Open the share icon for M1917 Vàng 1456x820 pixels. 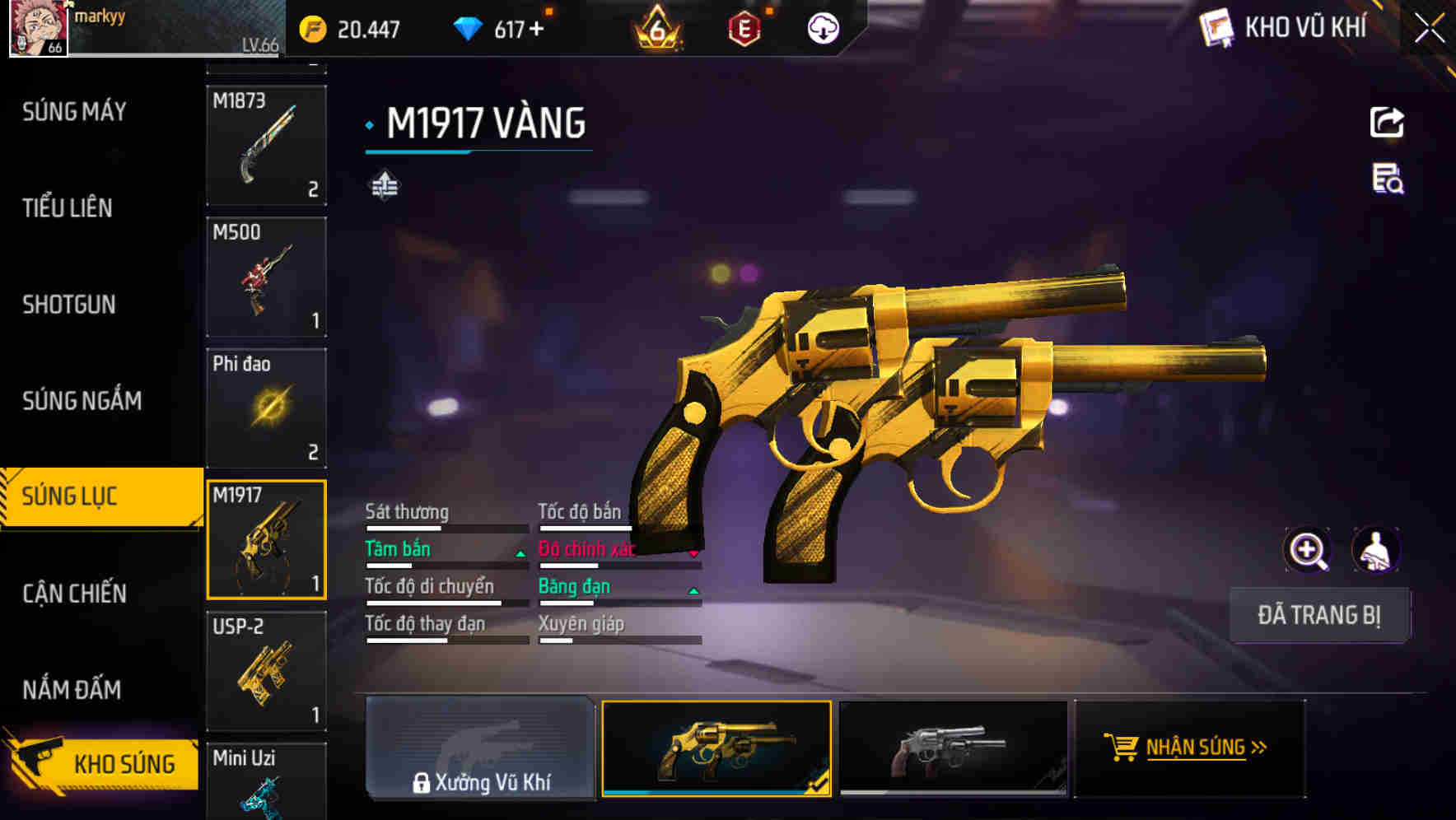[1386, 122]
